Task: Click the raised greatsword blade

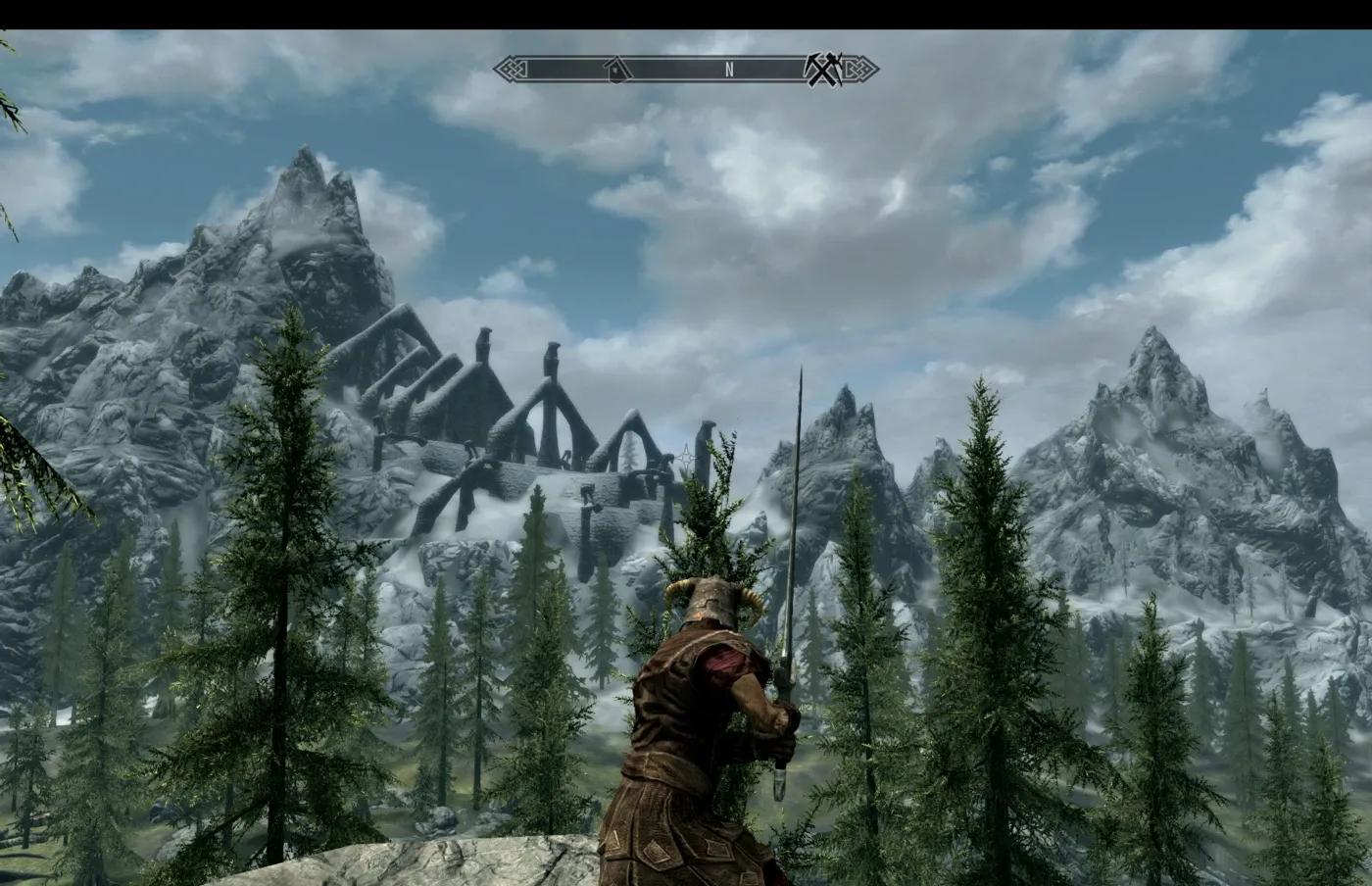Action: point(795,510)
